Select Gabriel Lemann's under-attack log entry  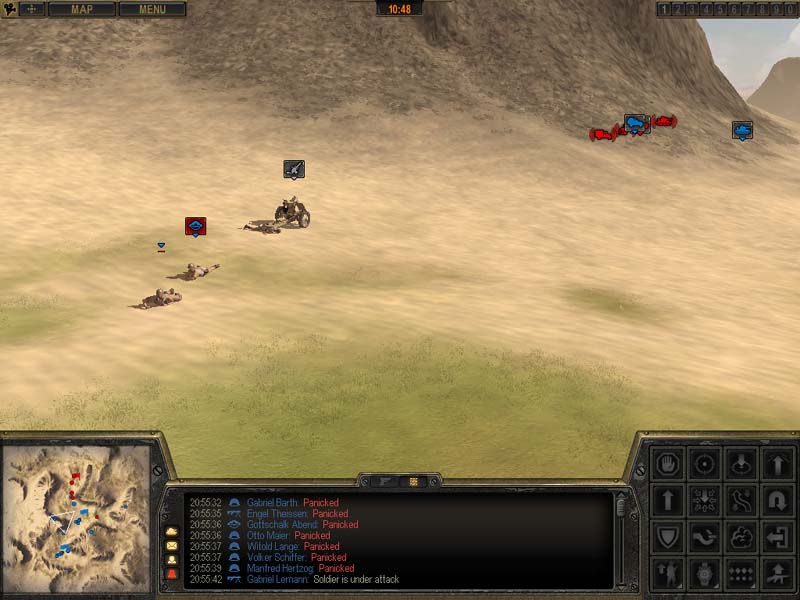tap(320, 580)
